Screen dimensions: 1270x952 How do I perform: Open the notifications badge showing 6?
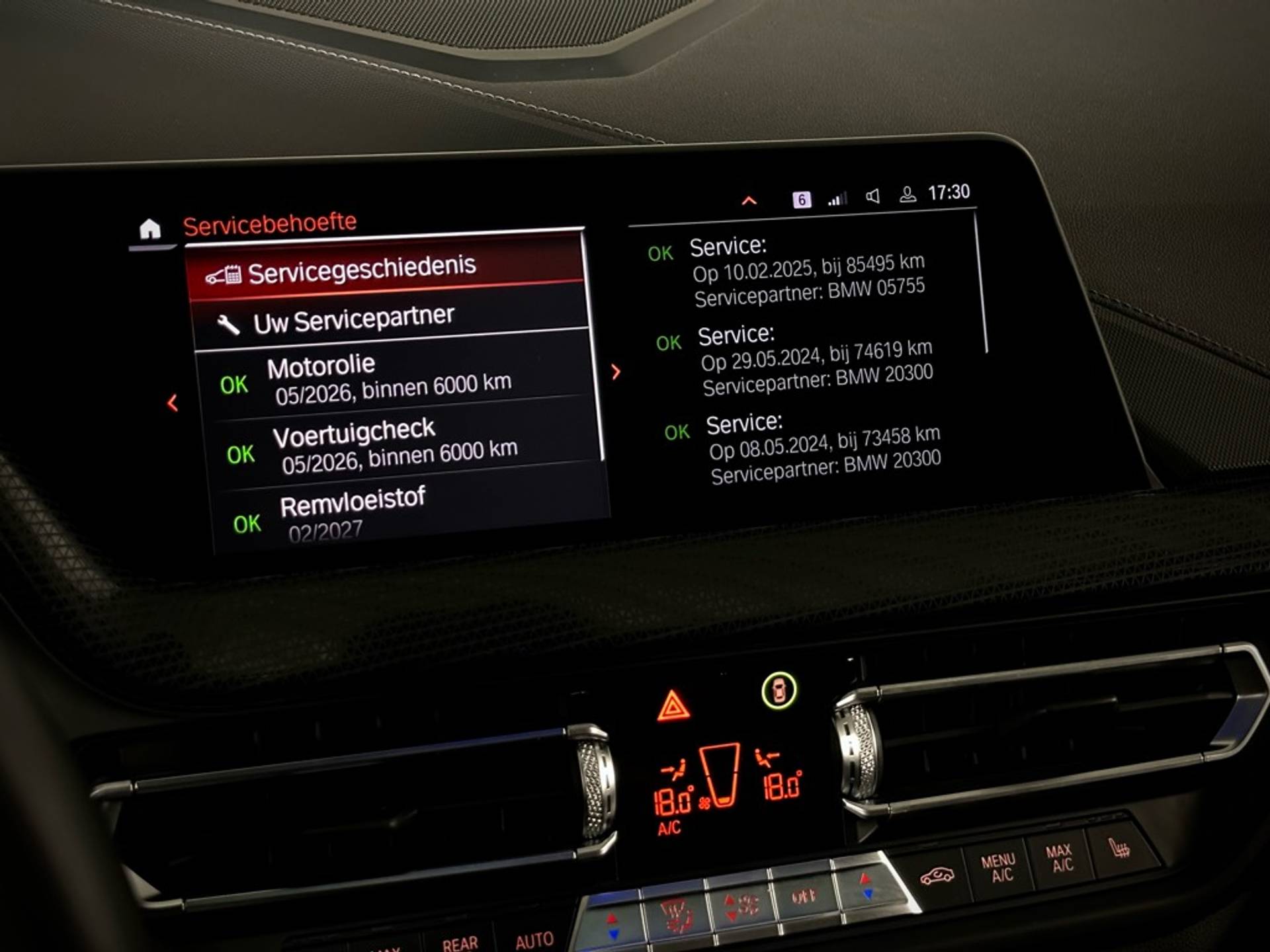(x=801, y=200)
